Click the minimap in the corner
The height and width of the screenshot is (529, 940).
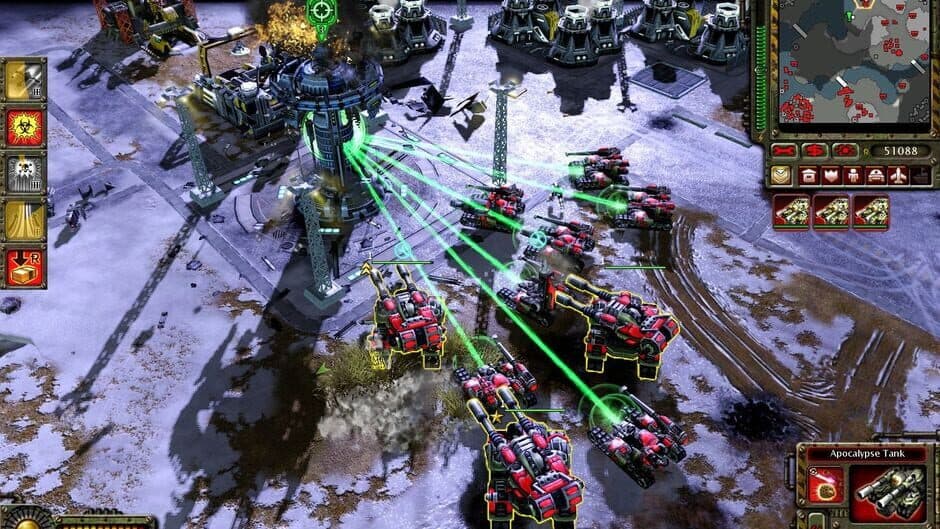coord(853,62)
